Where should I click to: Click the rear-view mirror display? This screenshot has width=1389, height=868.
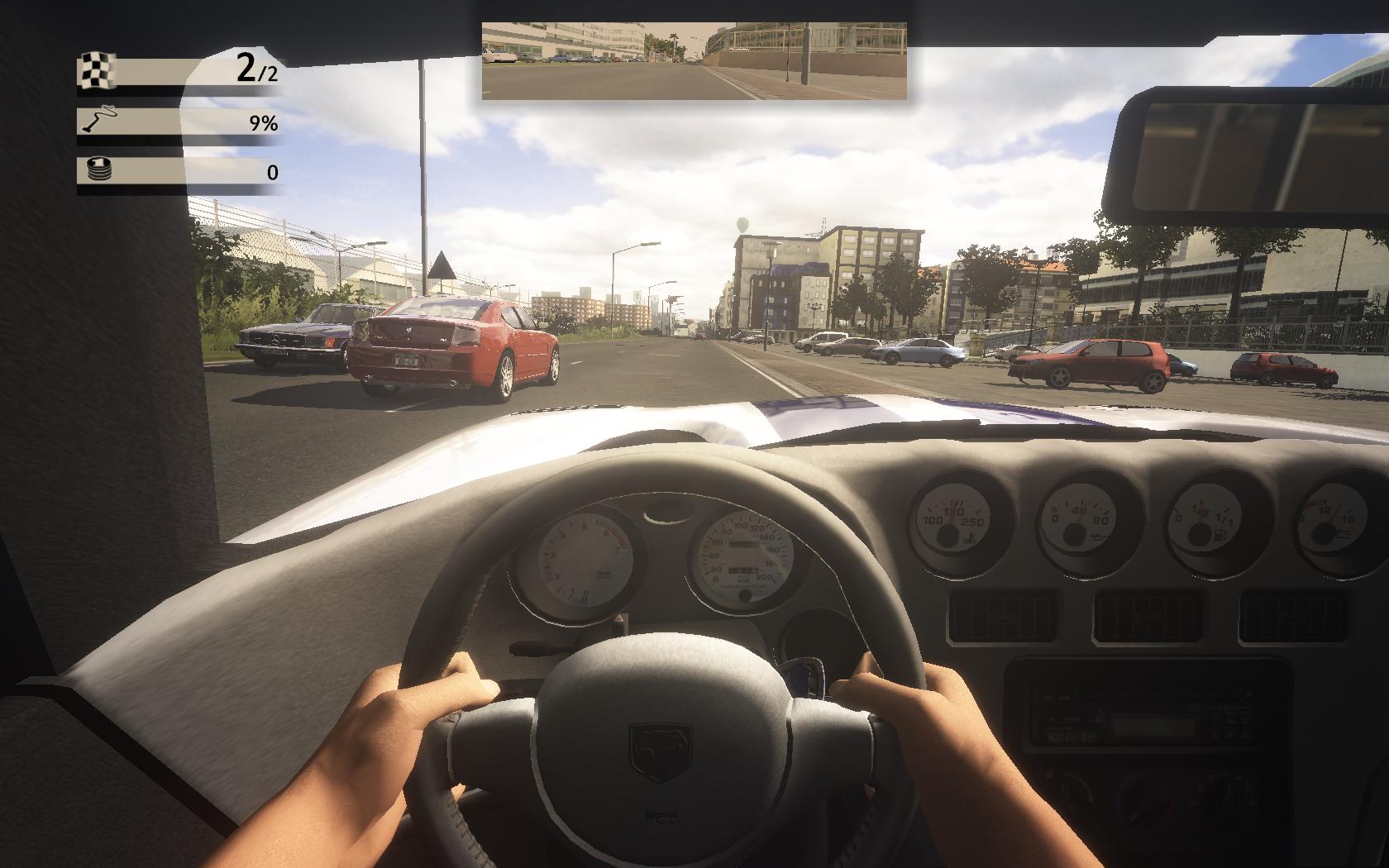(x=694, y=61)
